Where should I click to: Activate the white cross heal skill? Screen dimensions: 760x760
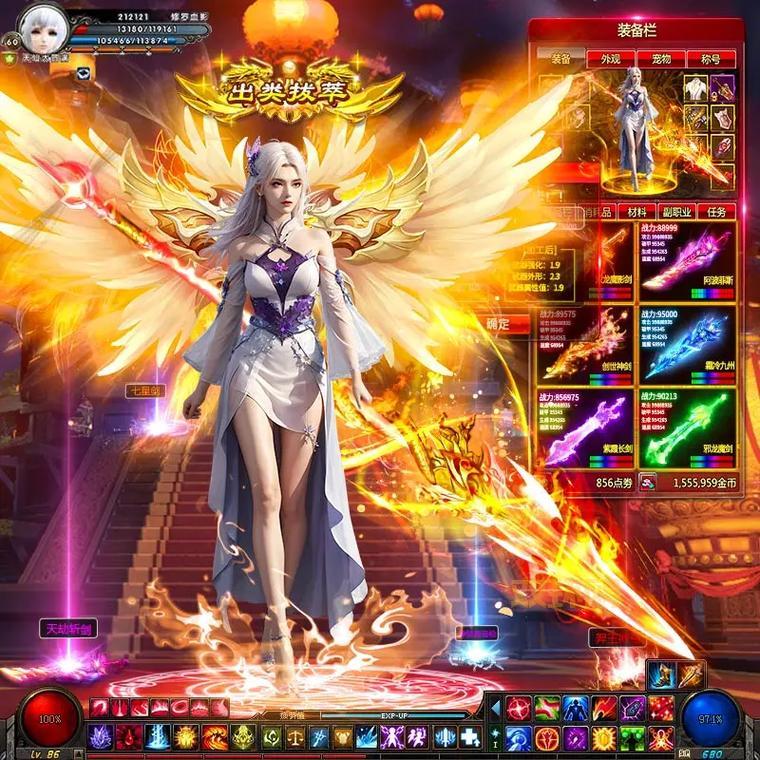click(470, 738)
